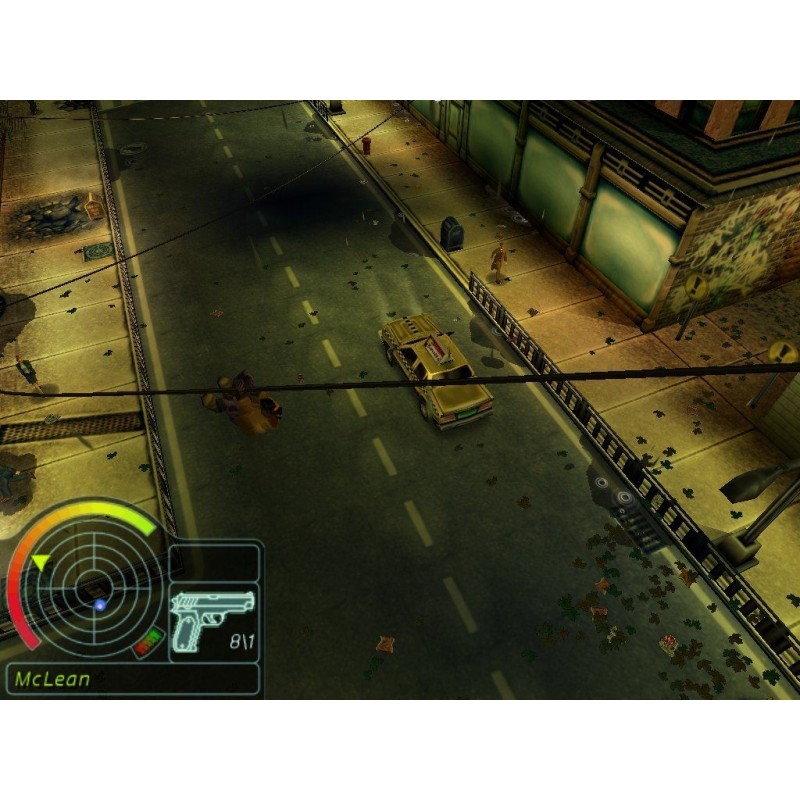This screenshot has width=800, height=800.
Task: Select the McLean character name bar
Action: 132,679
